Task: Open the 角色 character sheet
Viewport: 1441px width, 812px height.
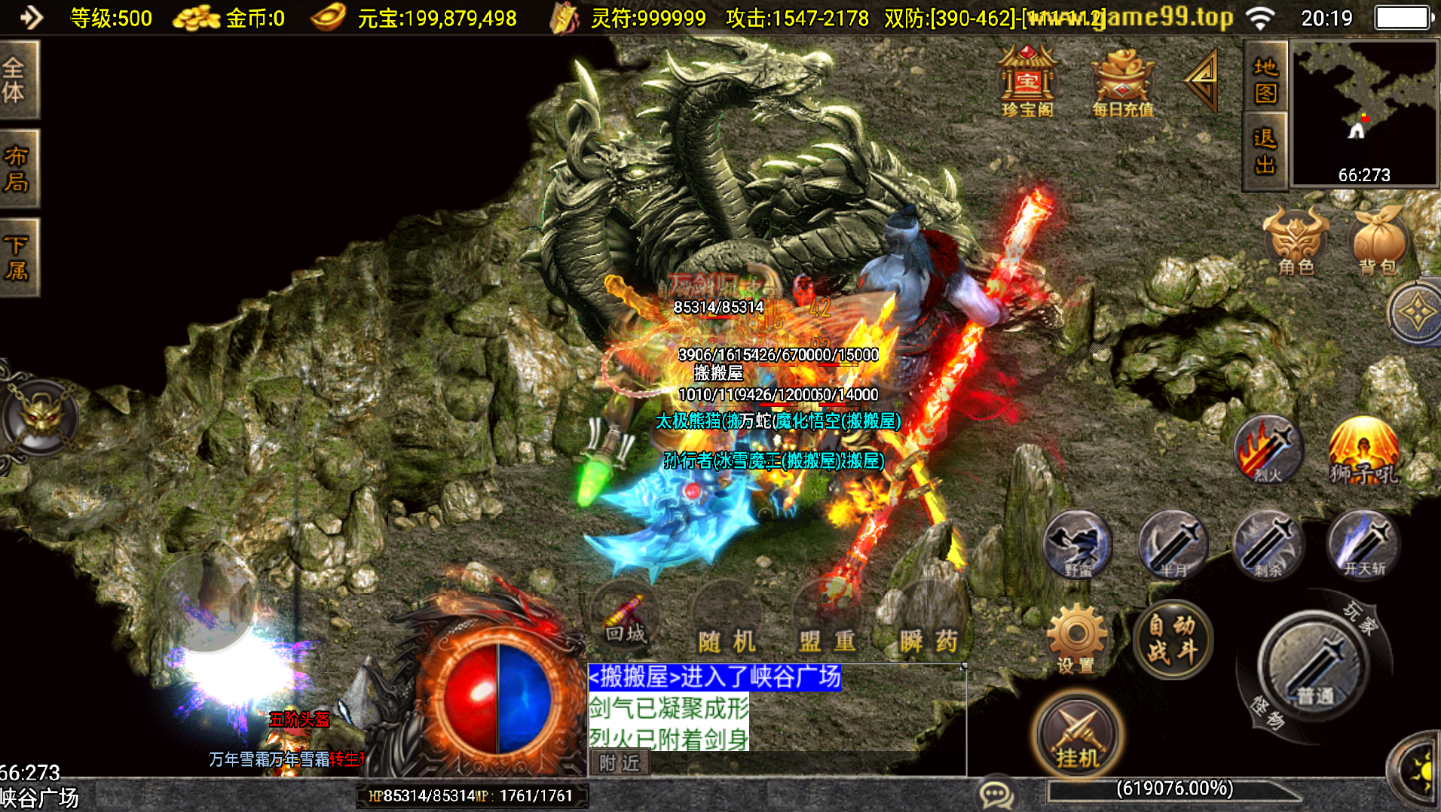Action: (x=1296, y=241)
